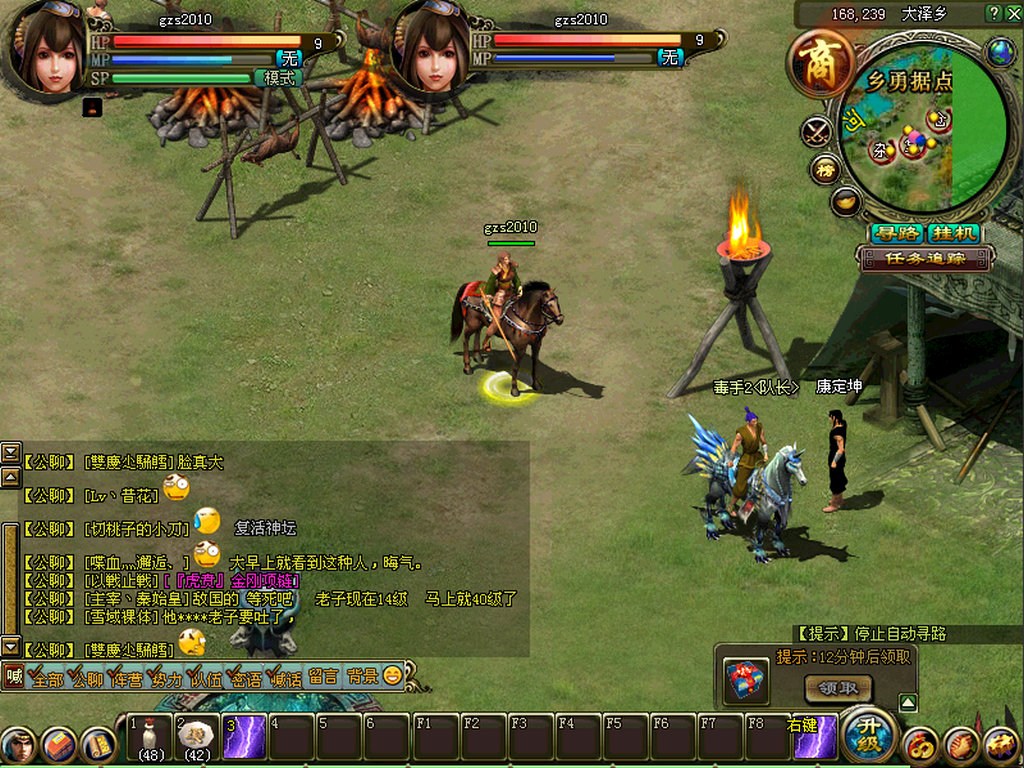This screenshot has height=768, width=1024.
Task: Open the 任务追踪 quest tracker
Action: point(925,258)
